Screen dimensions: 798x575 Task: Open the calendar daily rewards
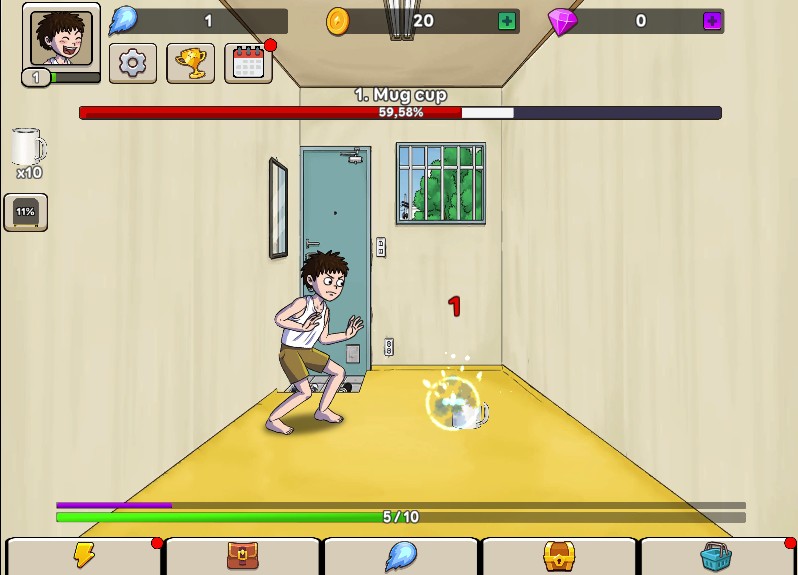click(x=248, y=63)
